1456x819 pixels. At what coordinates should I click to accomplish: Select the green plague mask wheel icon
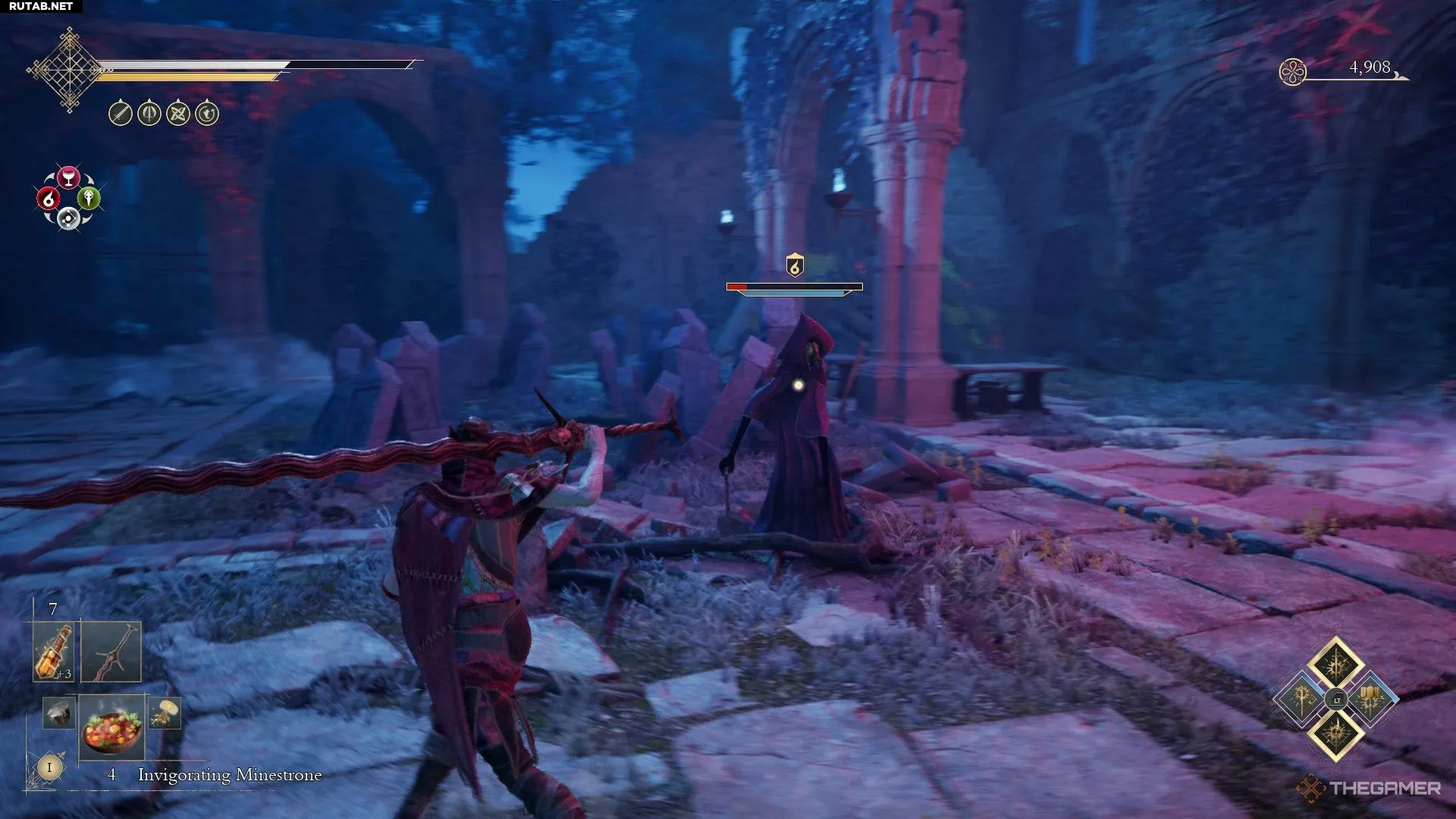[89, 199]
